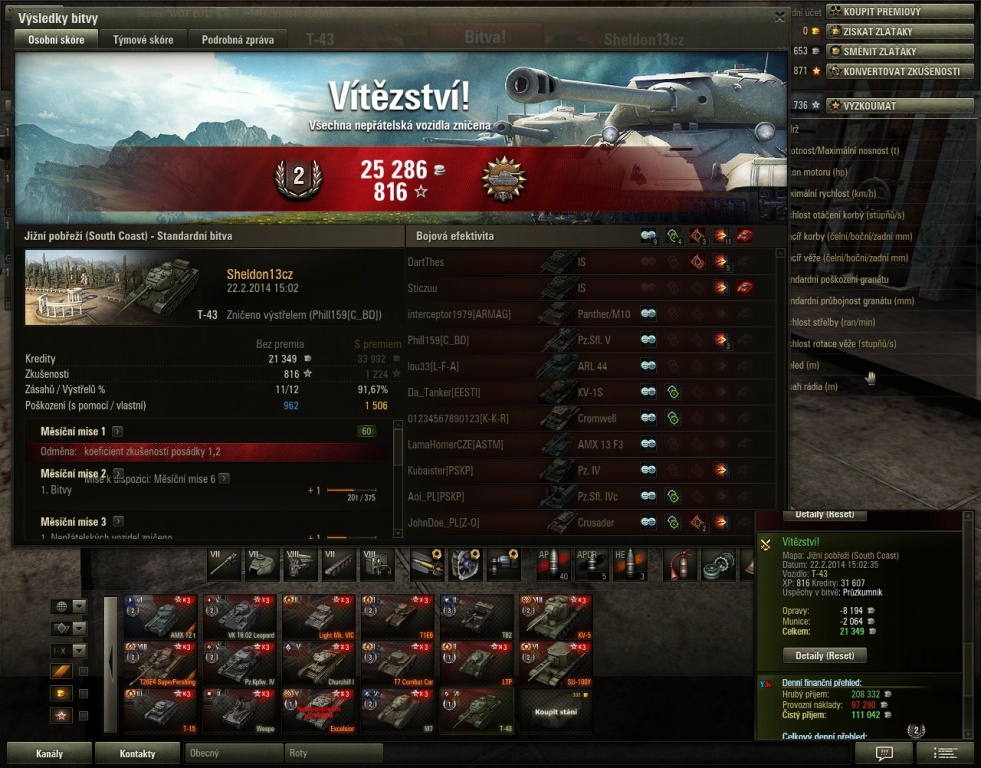Click the lower Detaily (Reset) button
Screen dimensions: 981x768
pos(824,656)
